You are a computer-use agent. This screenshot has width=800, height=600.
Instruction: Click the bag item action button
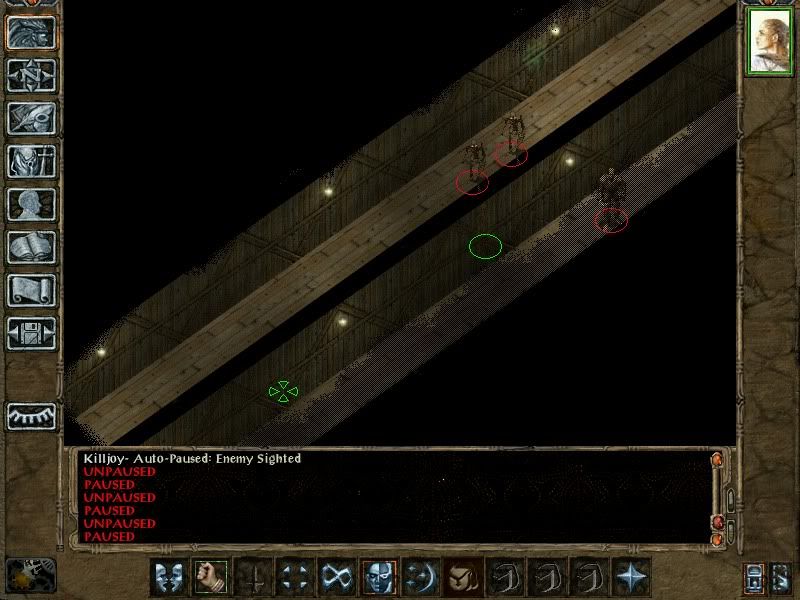[x=463, y=576]
